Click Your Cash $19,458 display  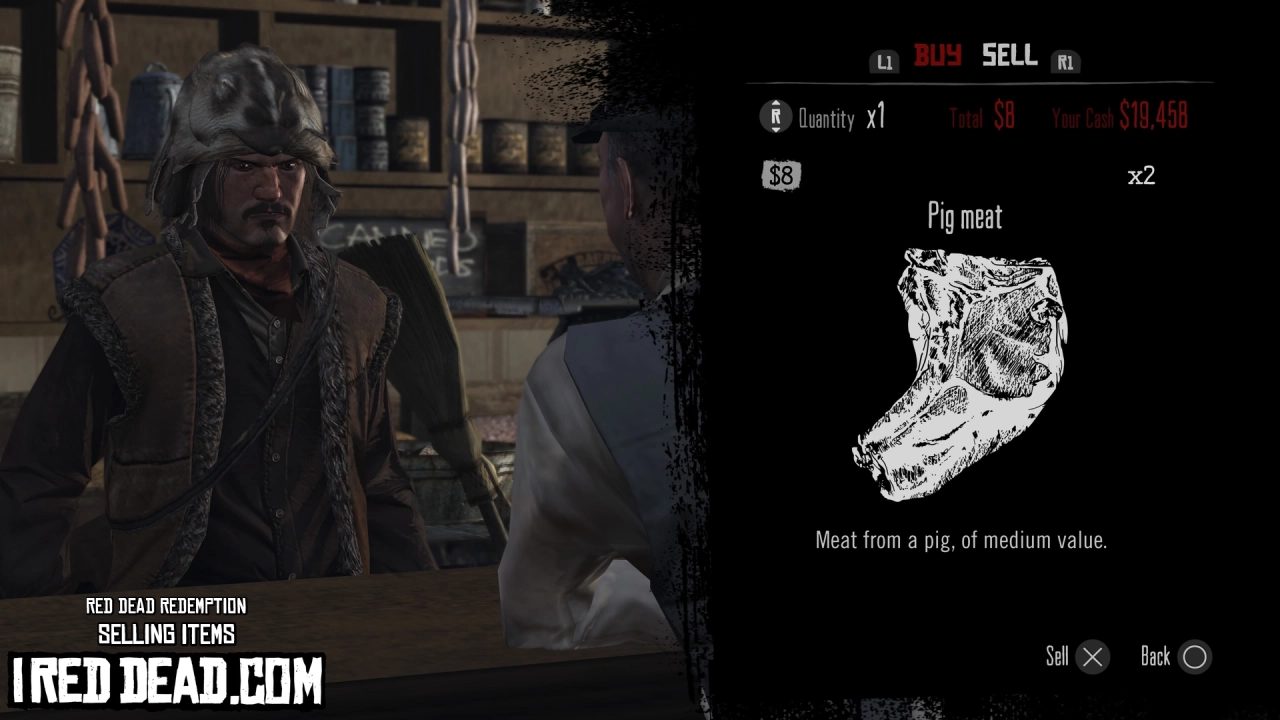(1120, 116)
